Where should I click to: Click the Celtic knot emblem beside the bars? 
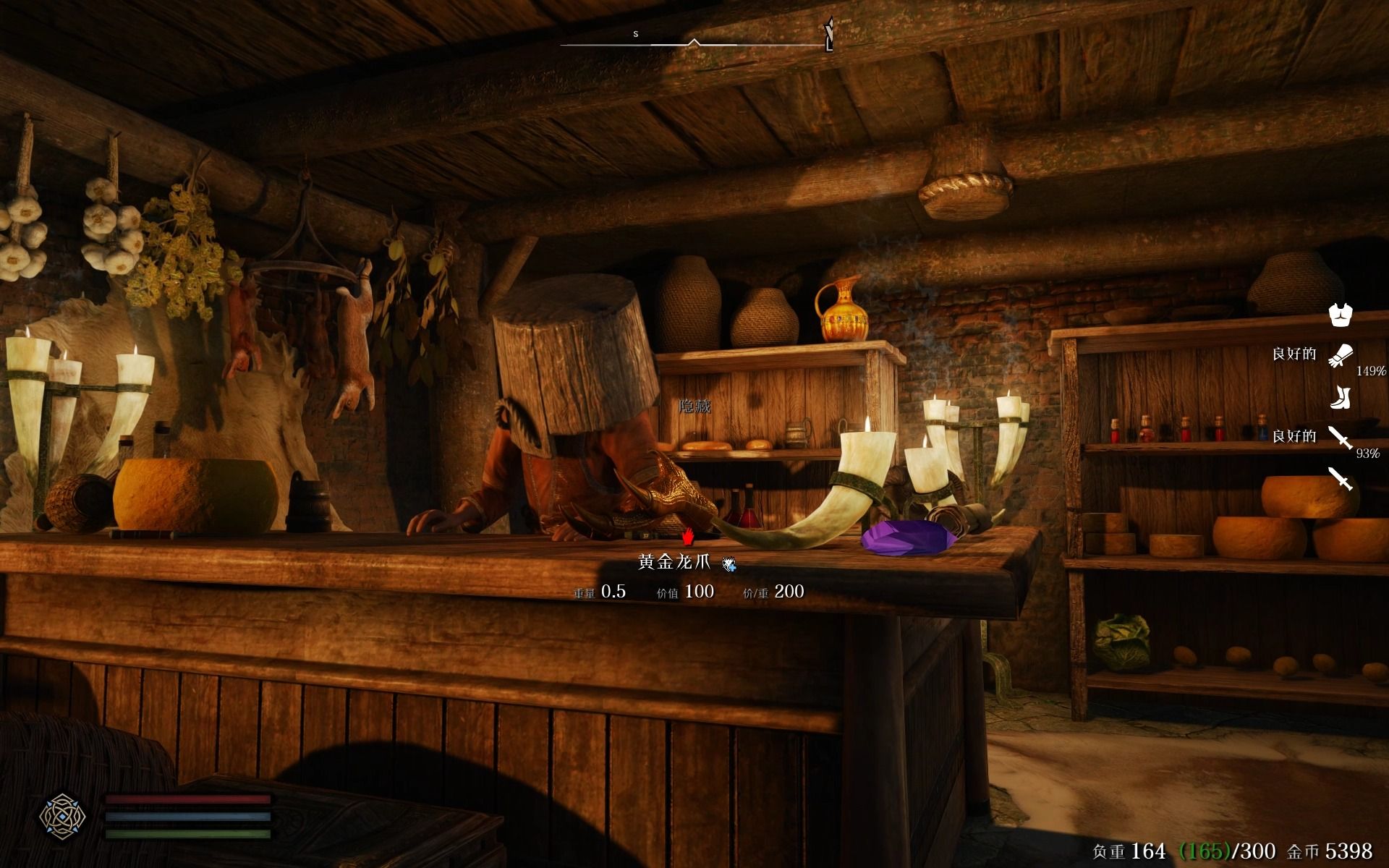click(62, 816)
